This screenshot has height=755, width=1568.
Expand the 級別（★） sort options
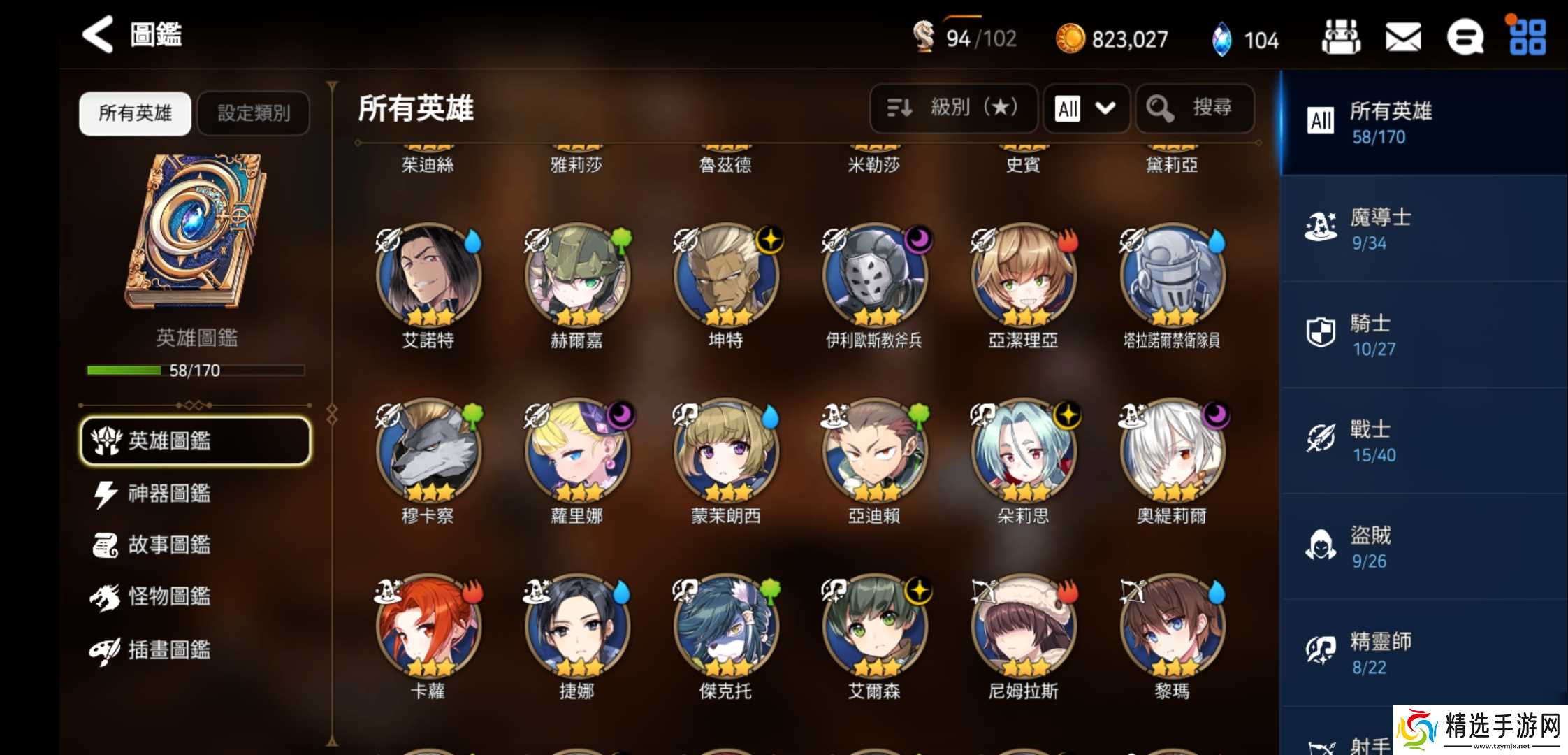click(953, 108)
